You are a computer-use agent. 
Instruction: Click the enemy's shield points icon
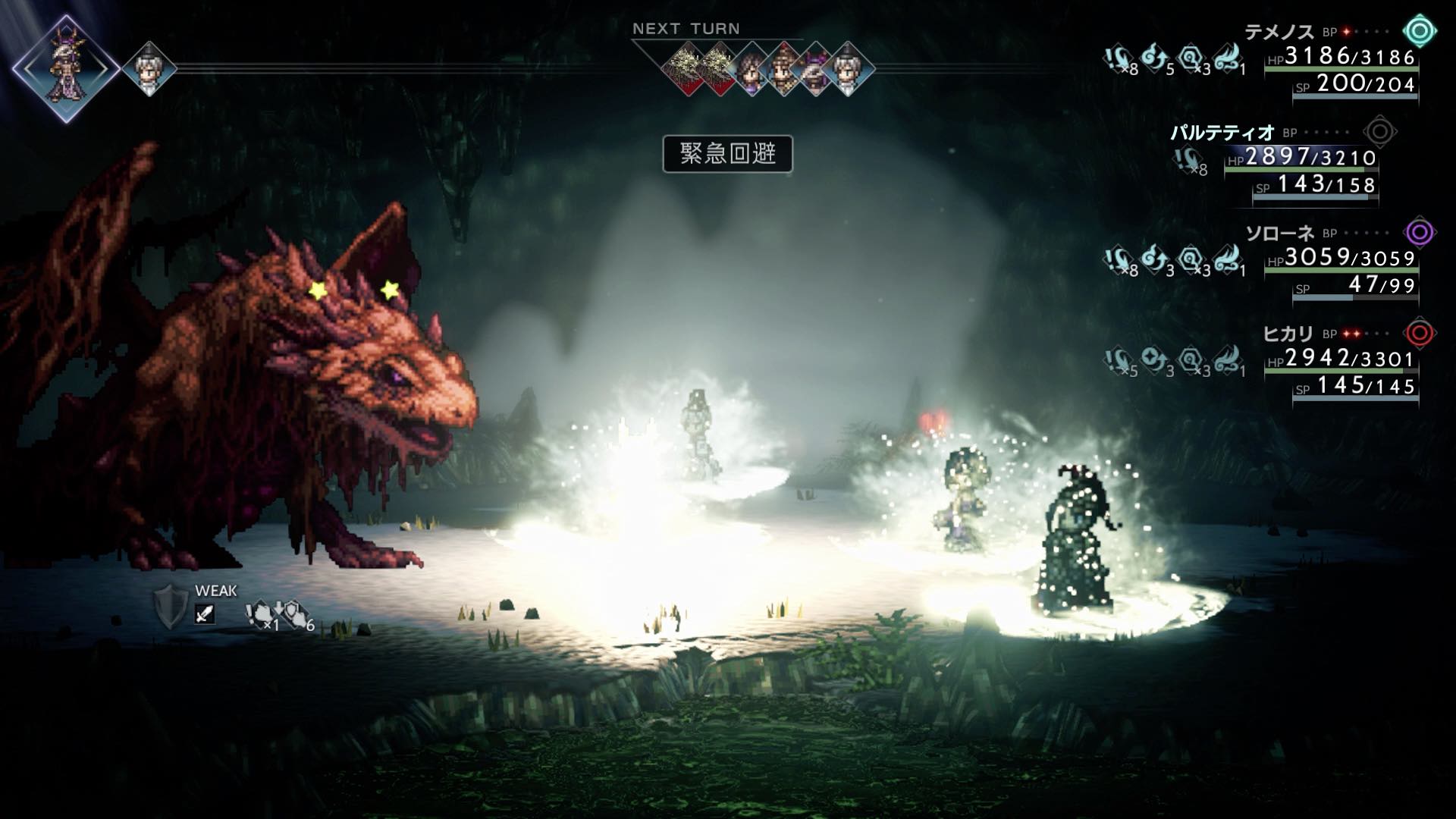tap(170, 607)
